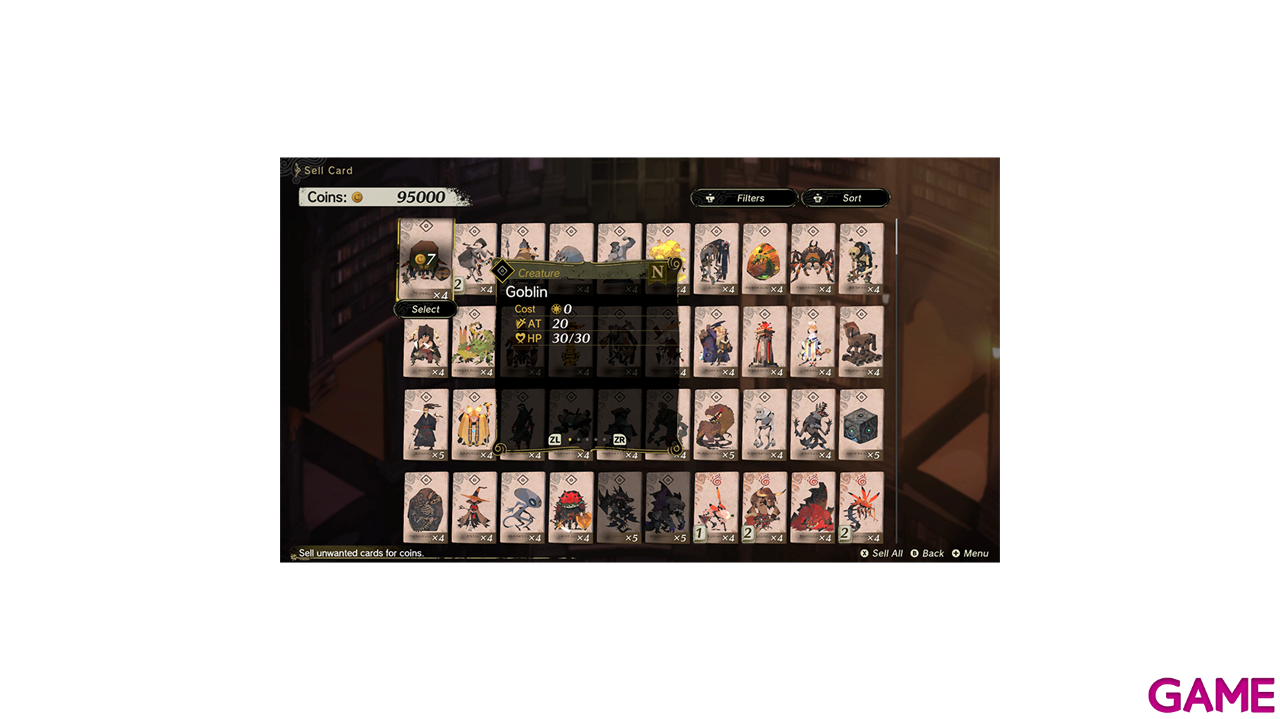1280x719 pixels.
Task: Open the Filters options
Action: pos(744,198)
